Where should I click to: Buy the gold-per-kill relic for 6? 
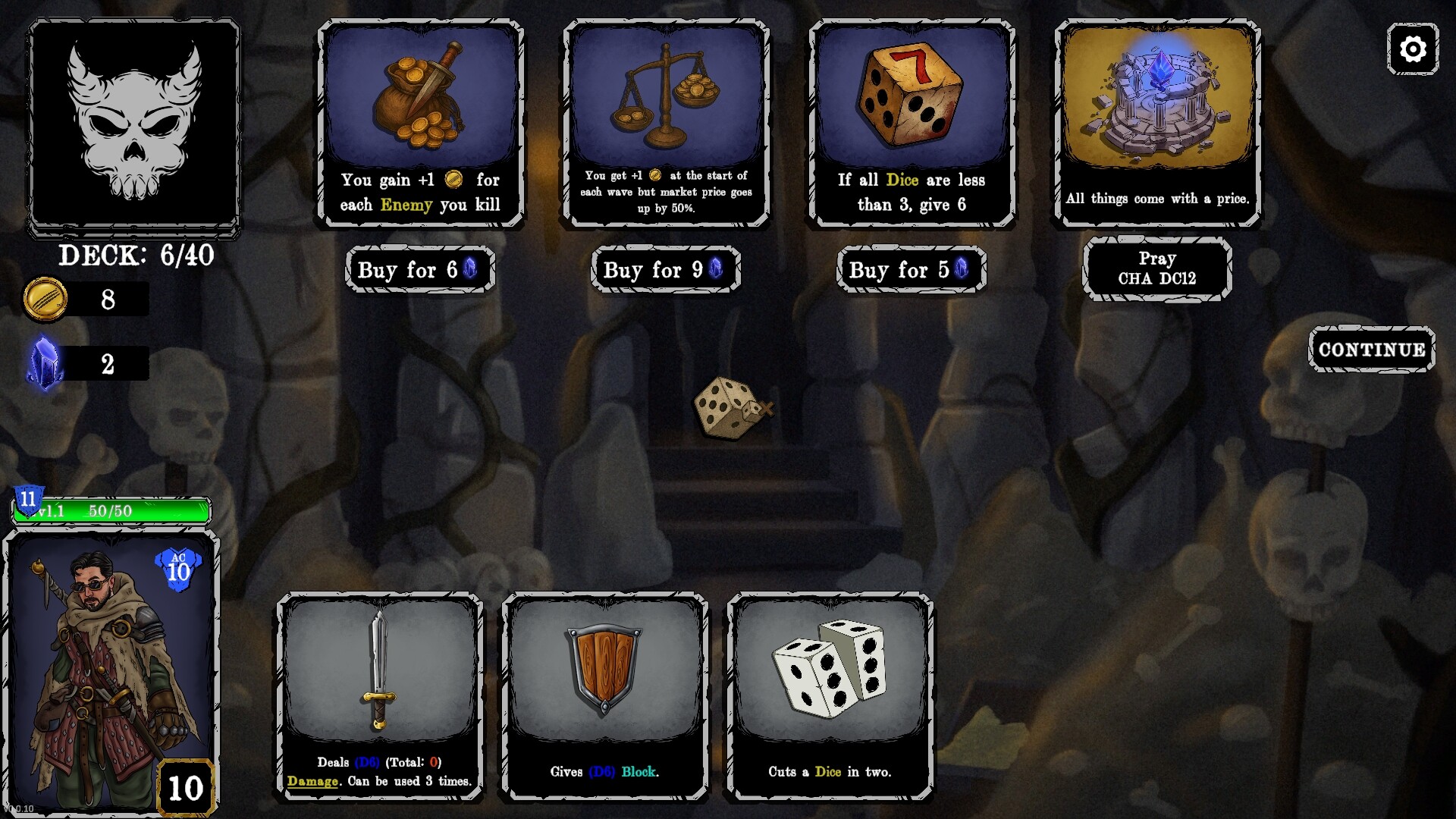(x=420, y=269)
